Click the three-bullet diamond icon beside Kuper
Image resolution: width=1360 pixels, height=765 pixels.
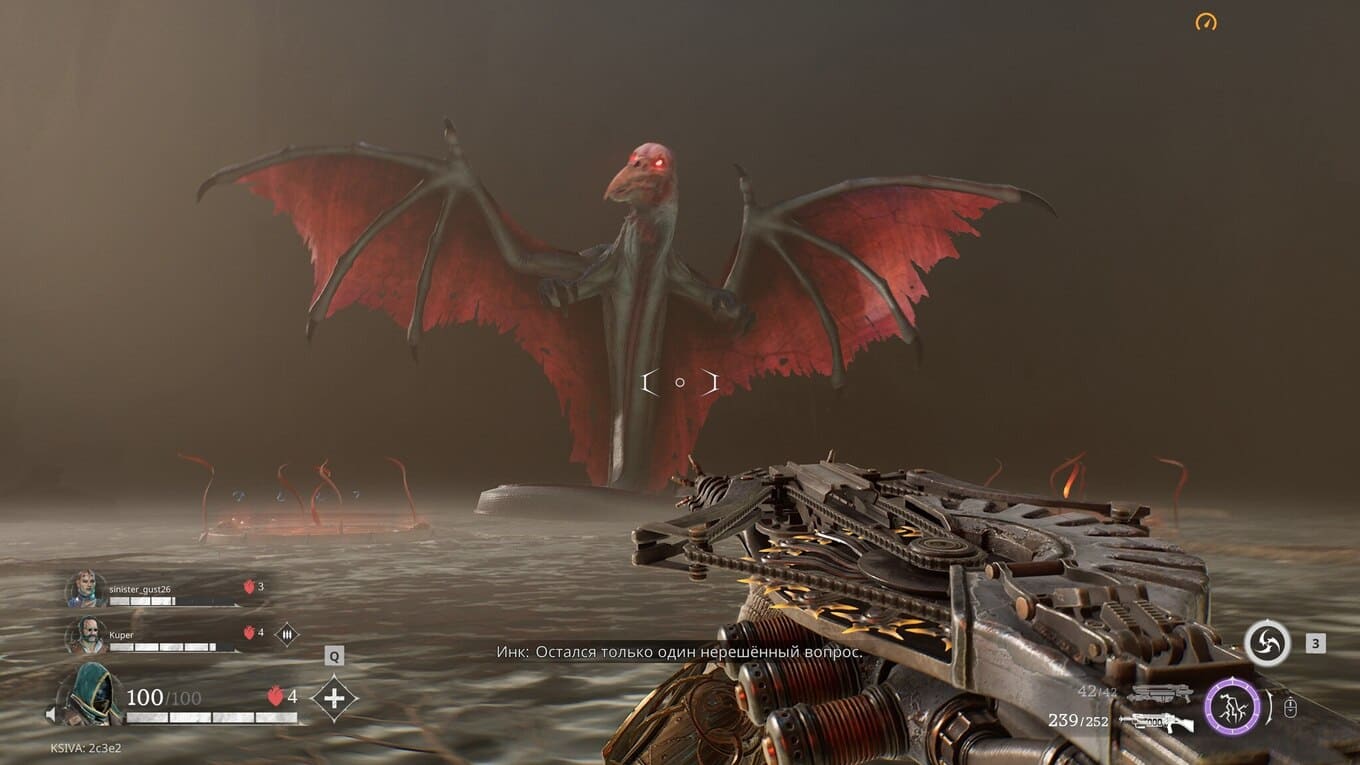287,634
